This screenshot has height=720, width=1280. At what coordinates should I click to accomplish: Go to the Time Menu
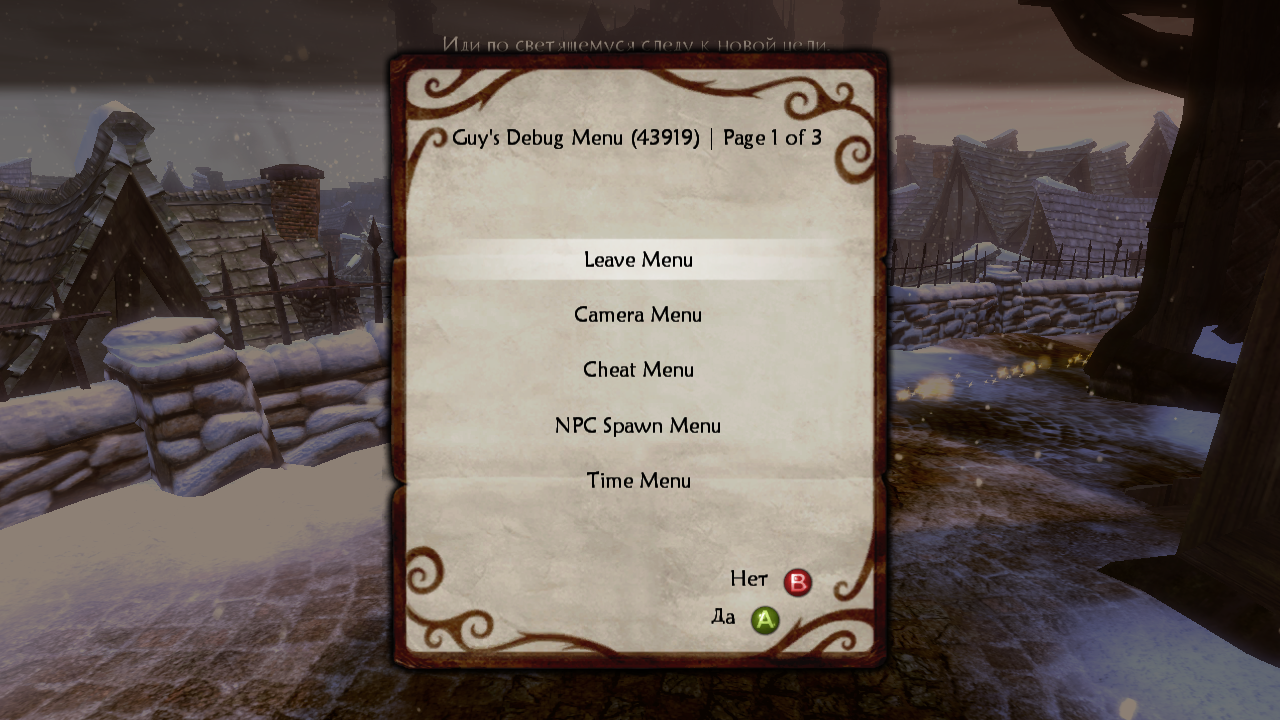[638, 481]
